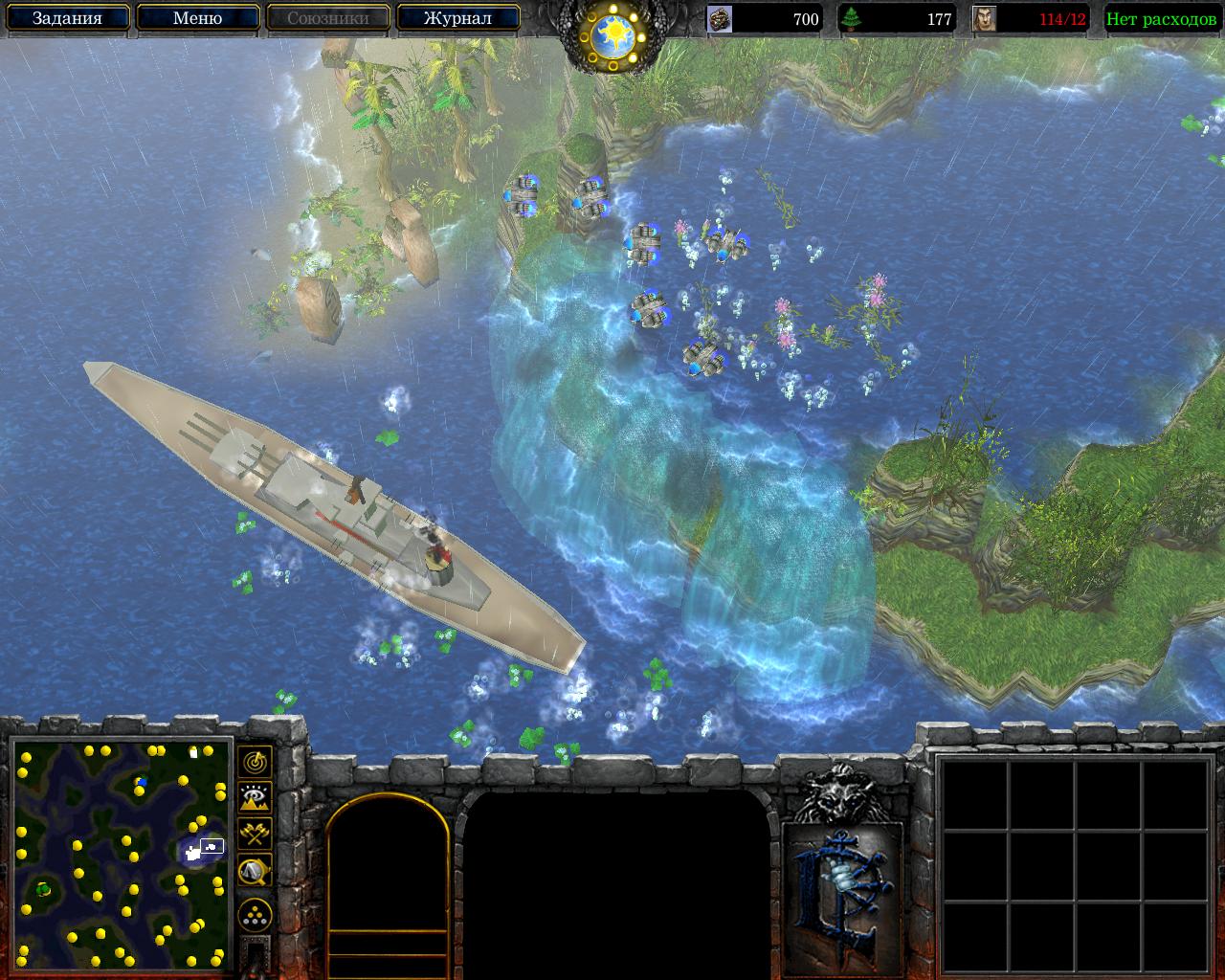The width and height of the screenshot is (1225, 980).
Task: Open the Журнал log
Action: 457,18
